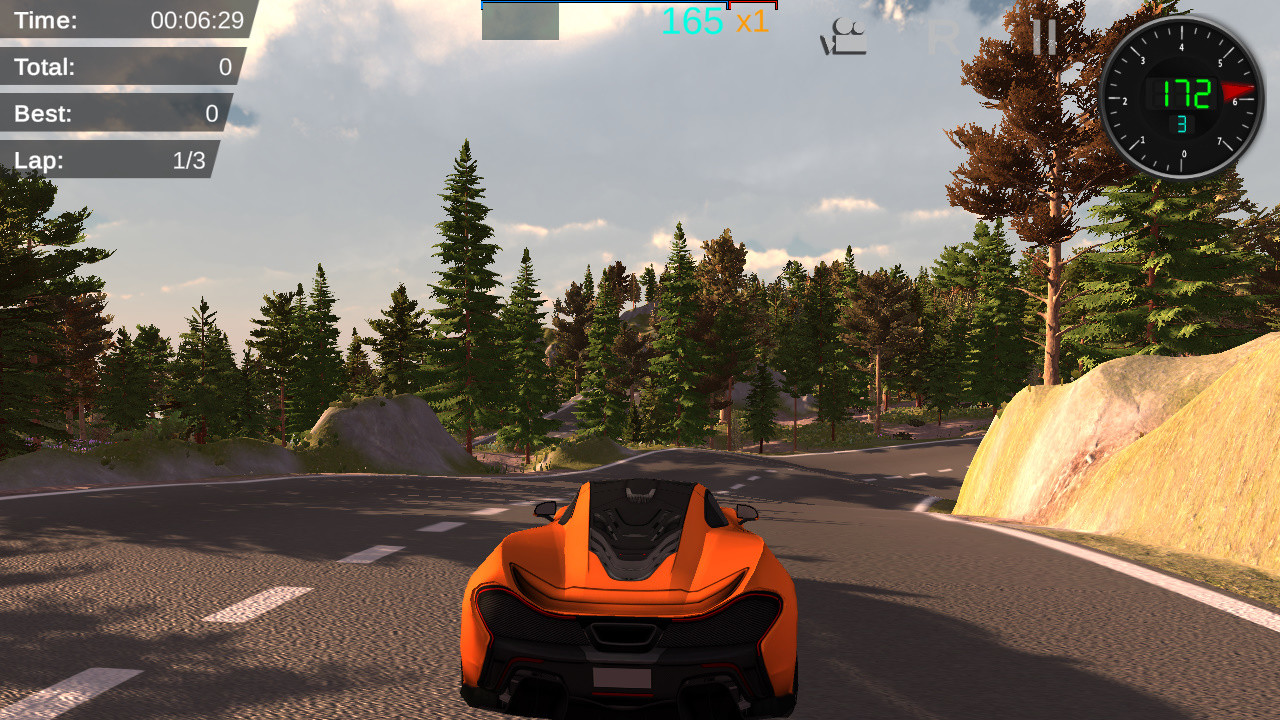The width and height of the screenshot is (1280, 720).
Task: Click the camera view change icon
Action: [x=845, y=38]
